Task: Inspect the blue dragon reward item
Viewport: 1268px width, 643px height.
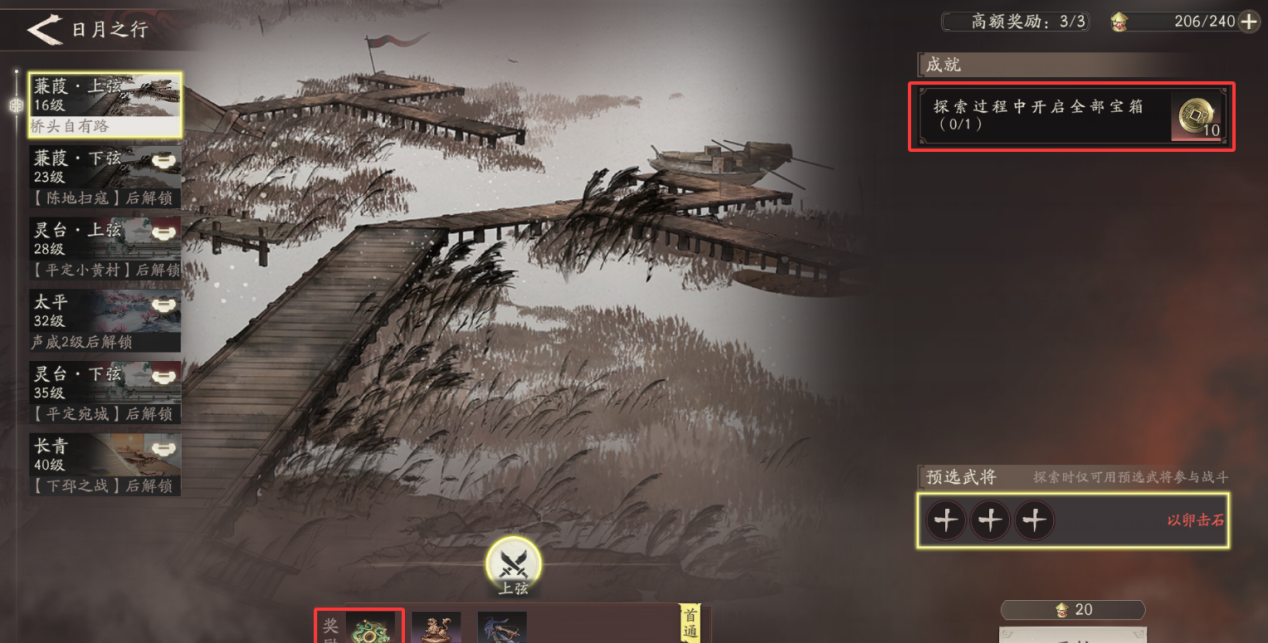Action: click(x=501, y=627)
